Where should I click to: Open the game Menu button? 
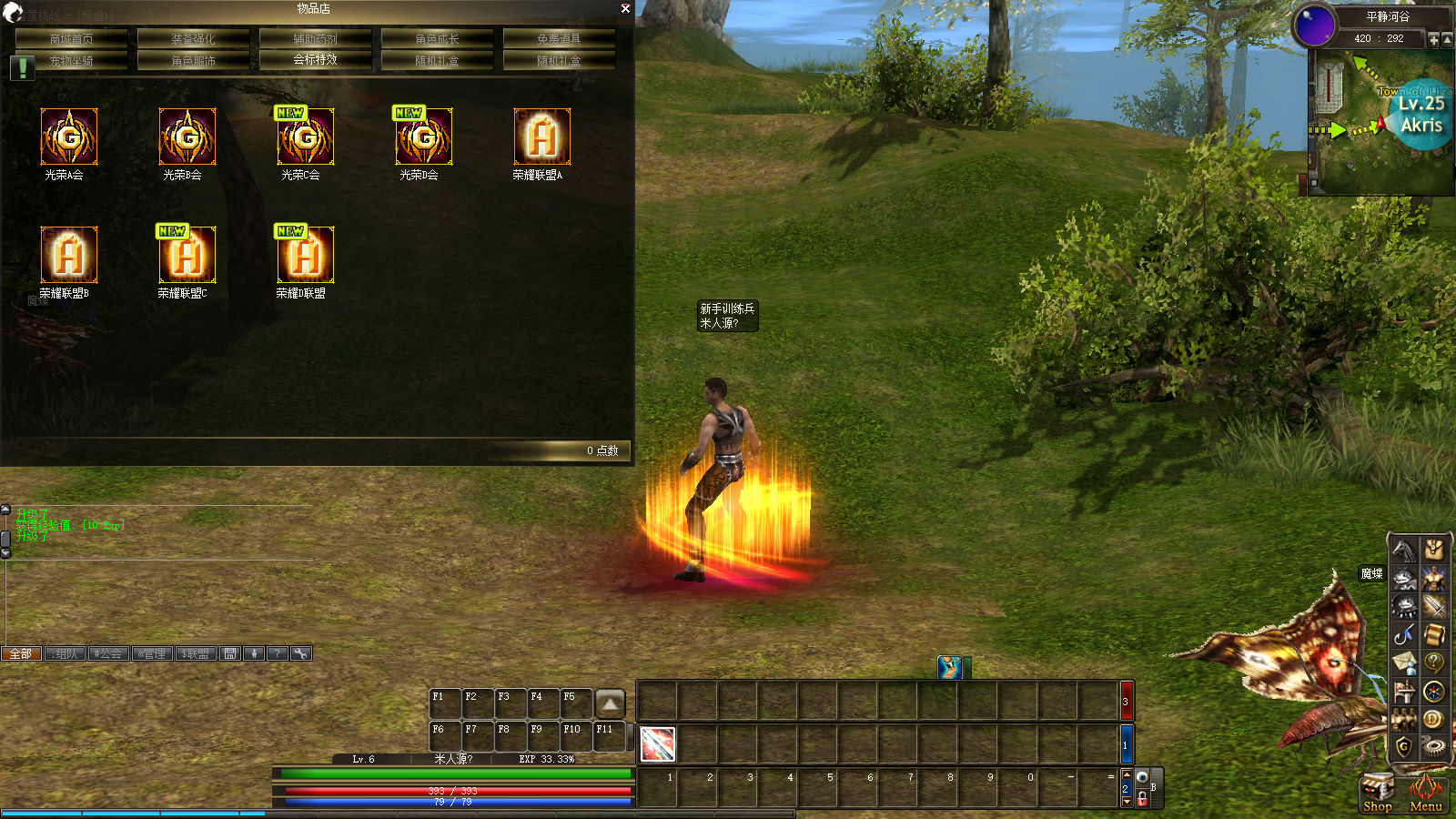[x=1425, y=790]
